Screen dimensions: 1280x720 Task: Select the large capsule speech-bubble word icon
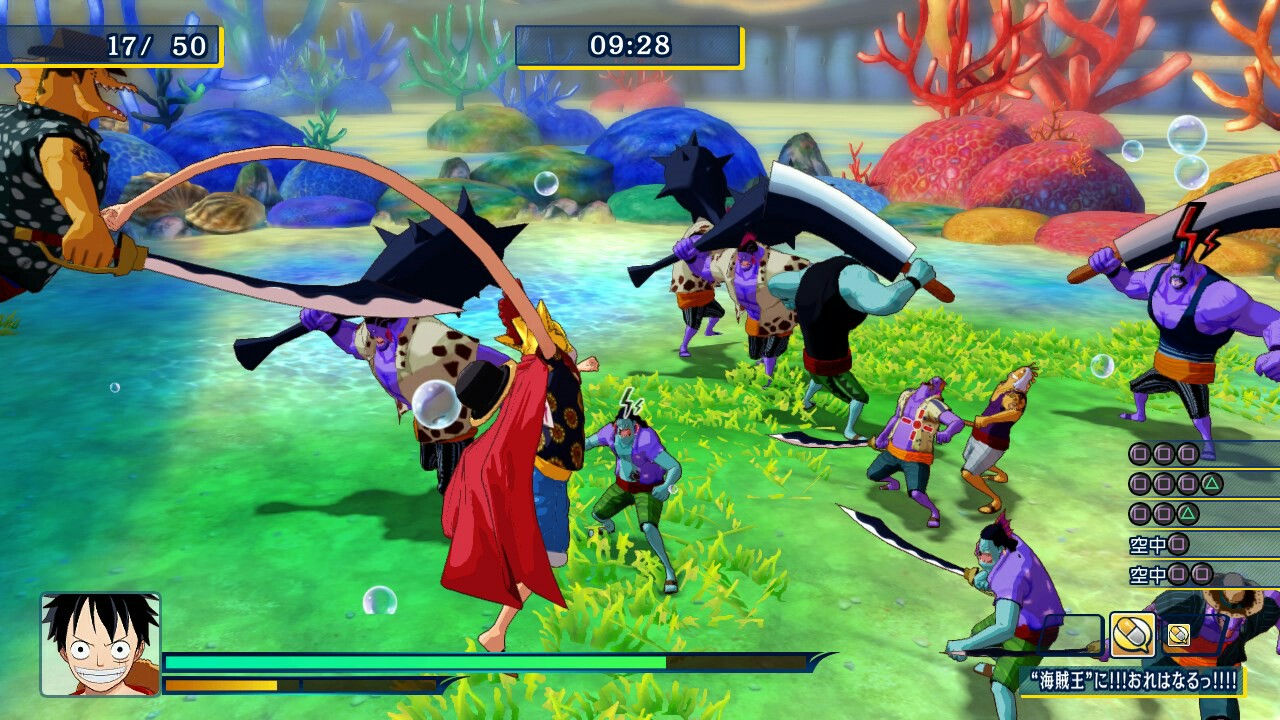[1132, 635]
